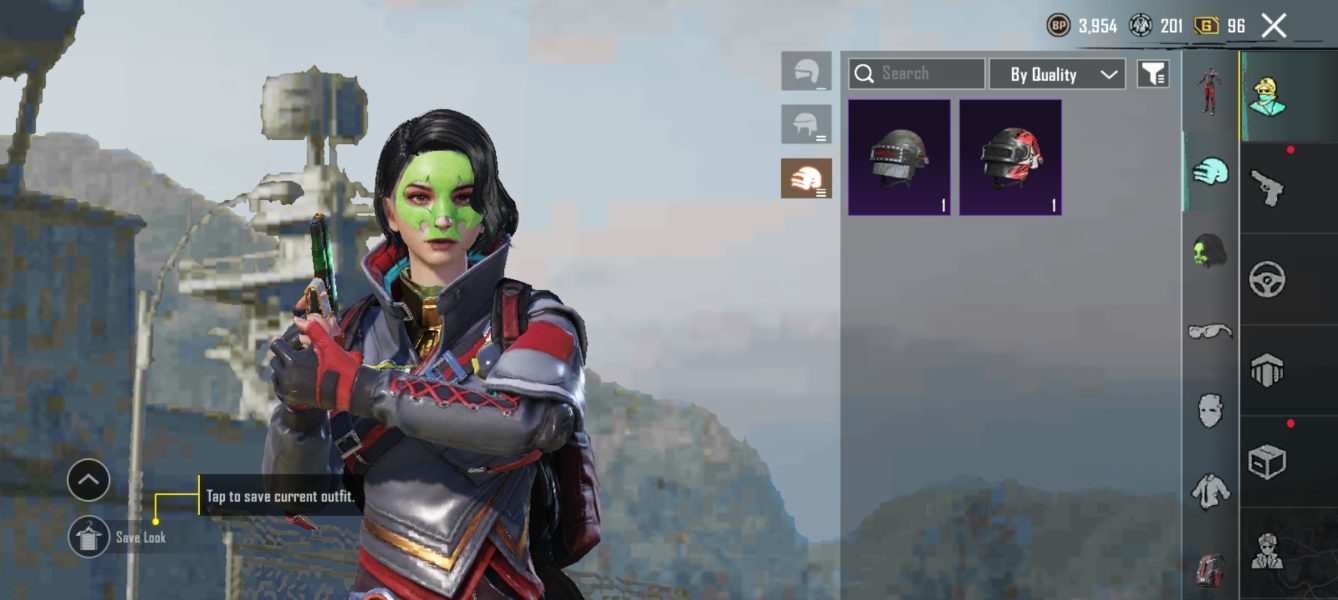
Task: Switch to the weapon skins tab
Action: (x=1267, y=187)
